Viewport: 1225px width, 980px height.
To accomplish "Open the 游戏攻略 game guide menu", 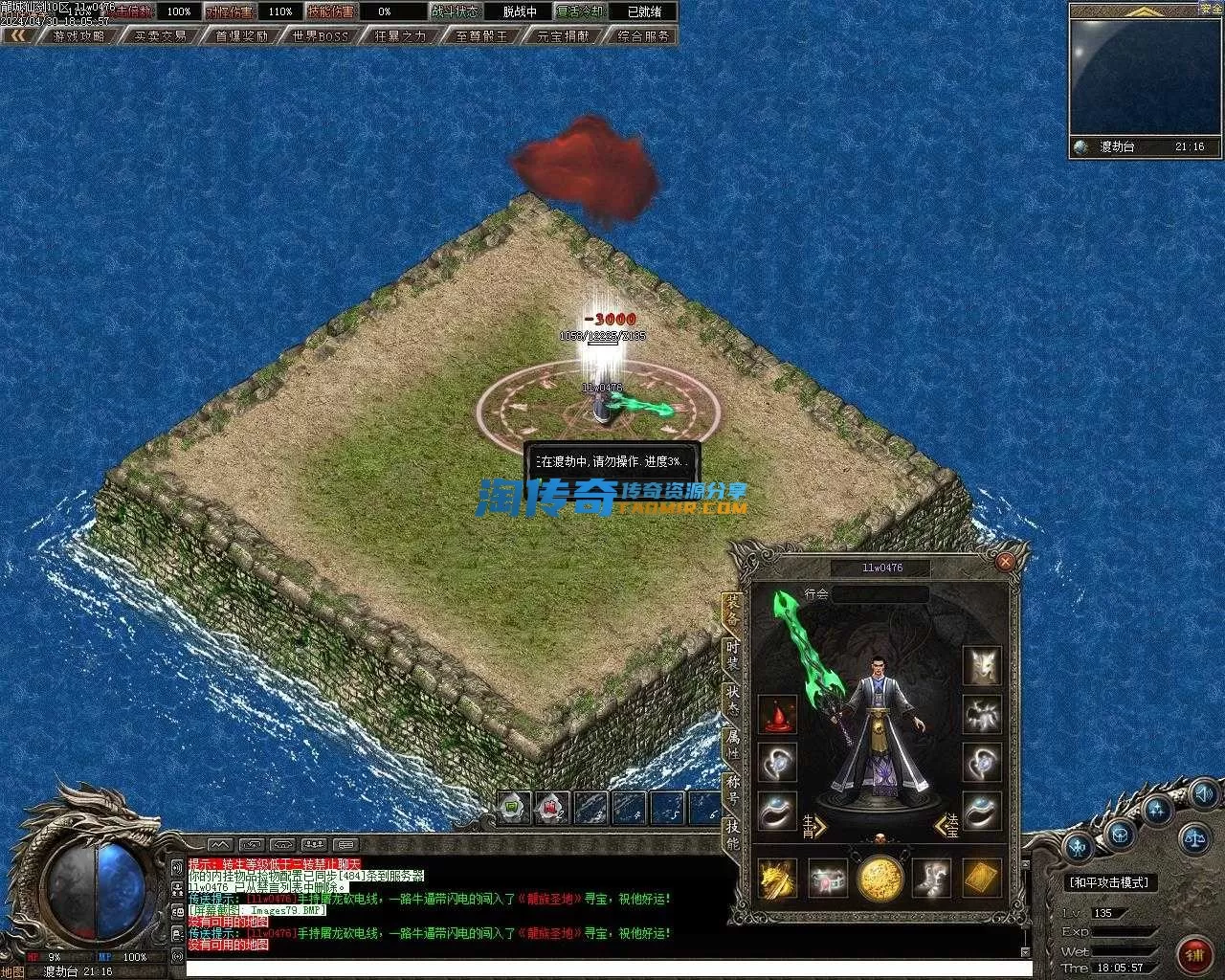I will click(79, 35).
